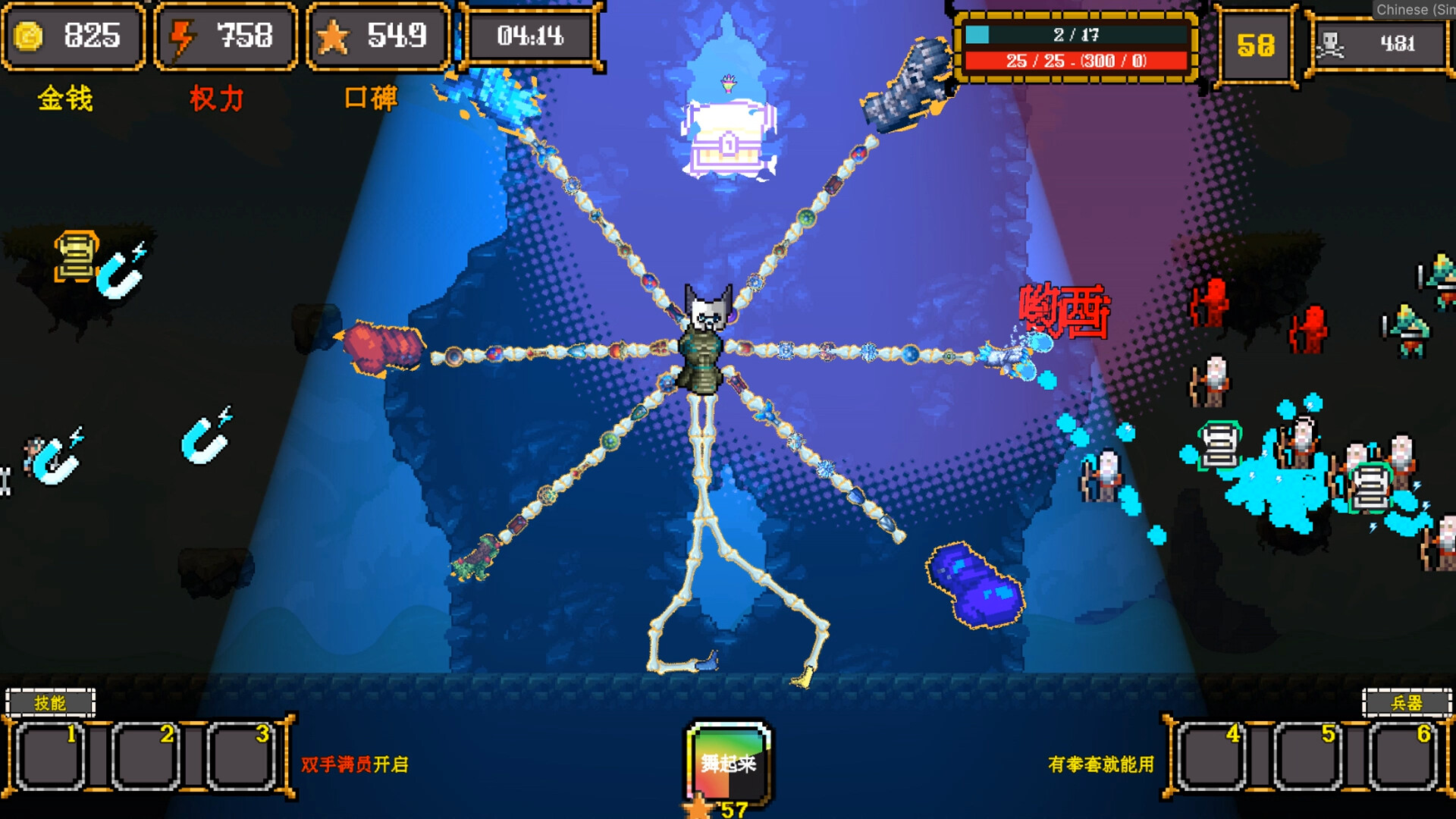The width and height of the screenshot is (1456, 819).
Task: Click the timer showing 04:14
Action: [x=531, y=34]
